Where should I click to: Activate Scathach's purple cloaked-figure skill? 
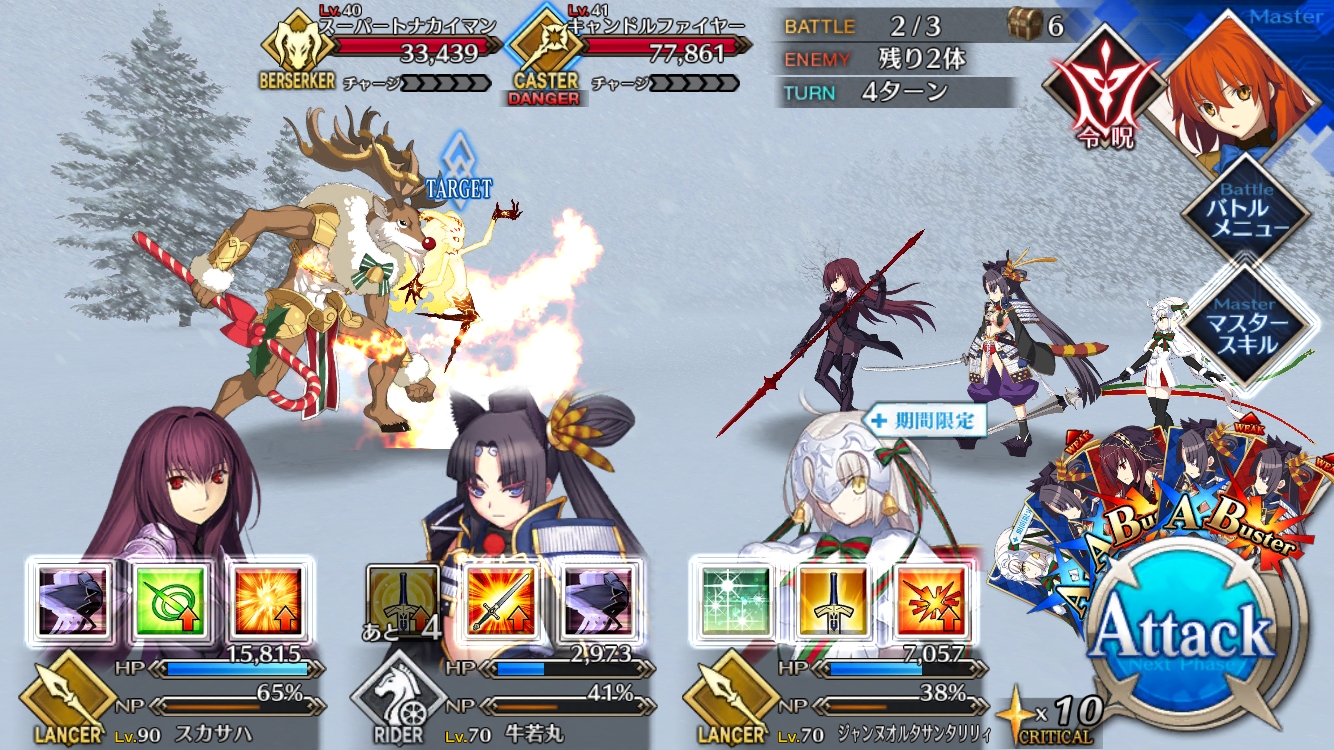(x=74, y=600)
